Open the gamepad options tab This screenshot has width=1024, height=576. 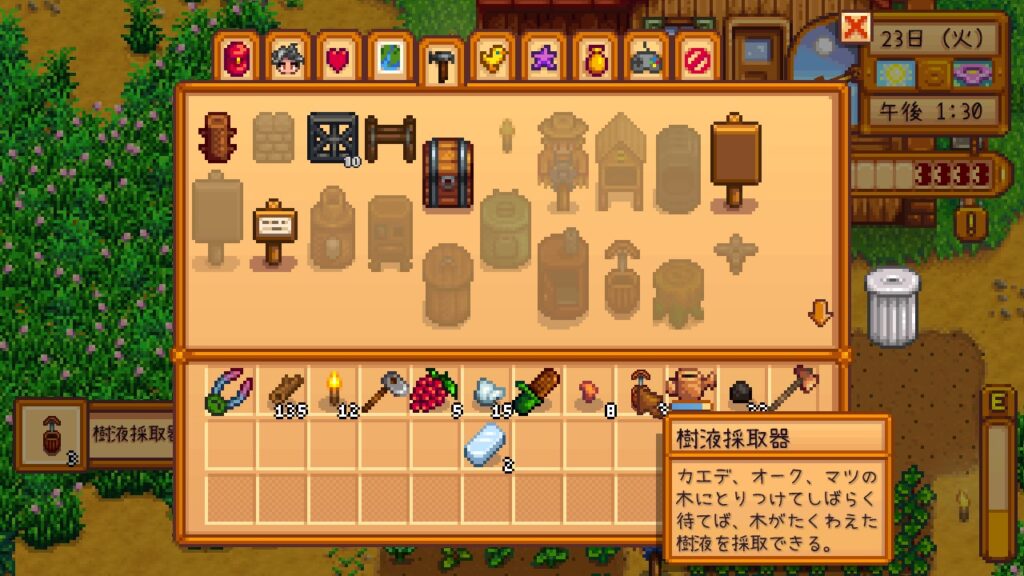tap(646, 59)
